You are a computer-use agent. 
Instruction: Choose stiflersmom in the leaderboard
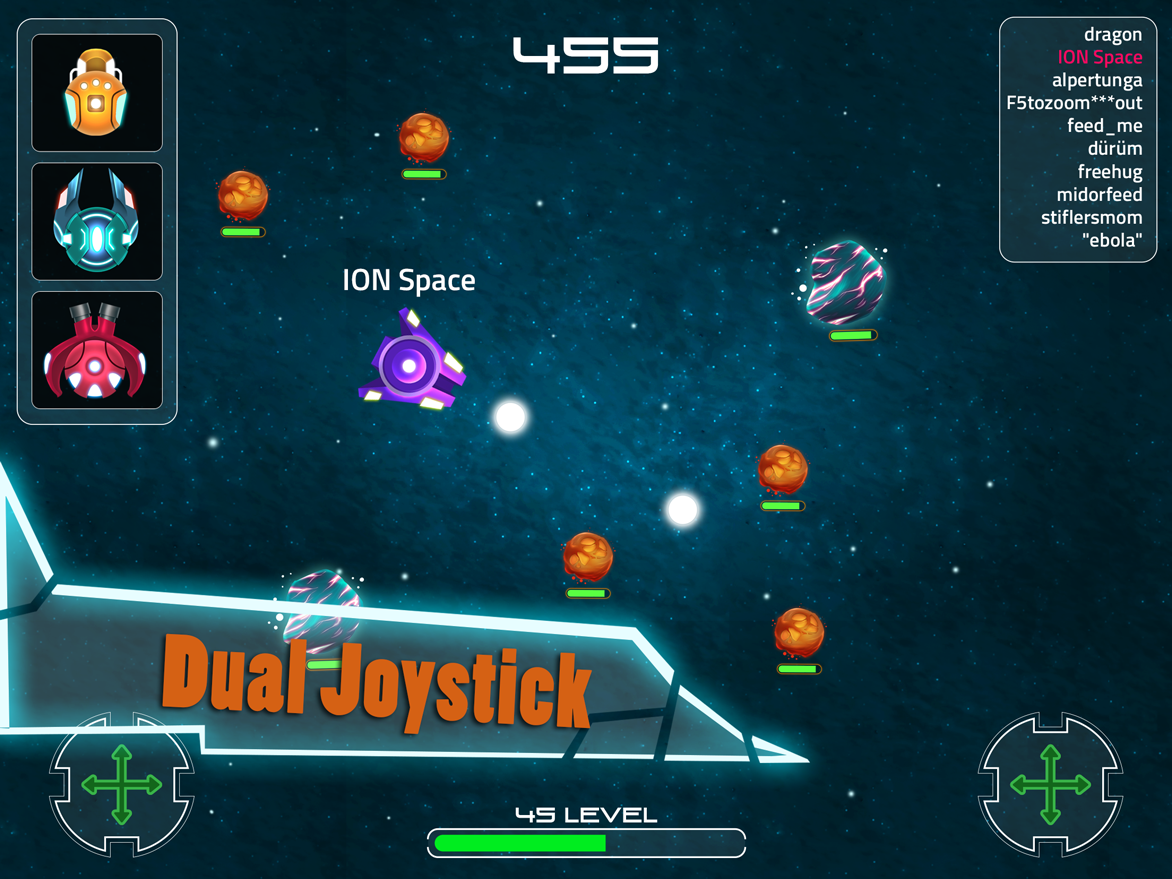pos(1091,218)
